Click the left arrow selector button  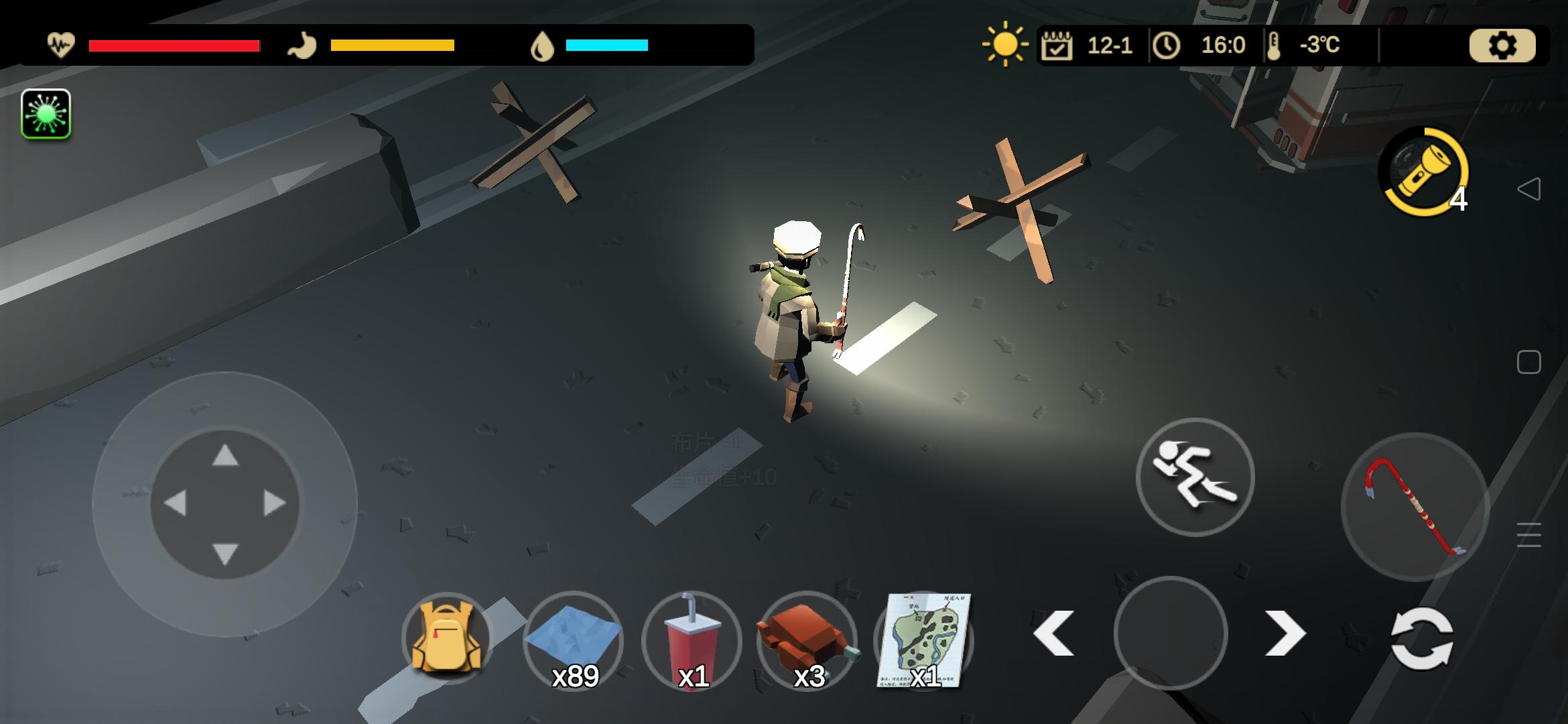1054,633
